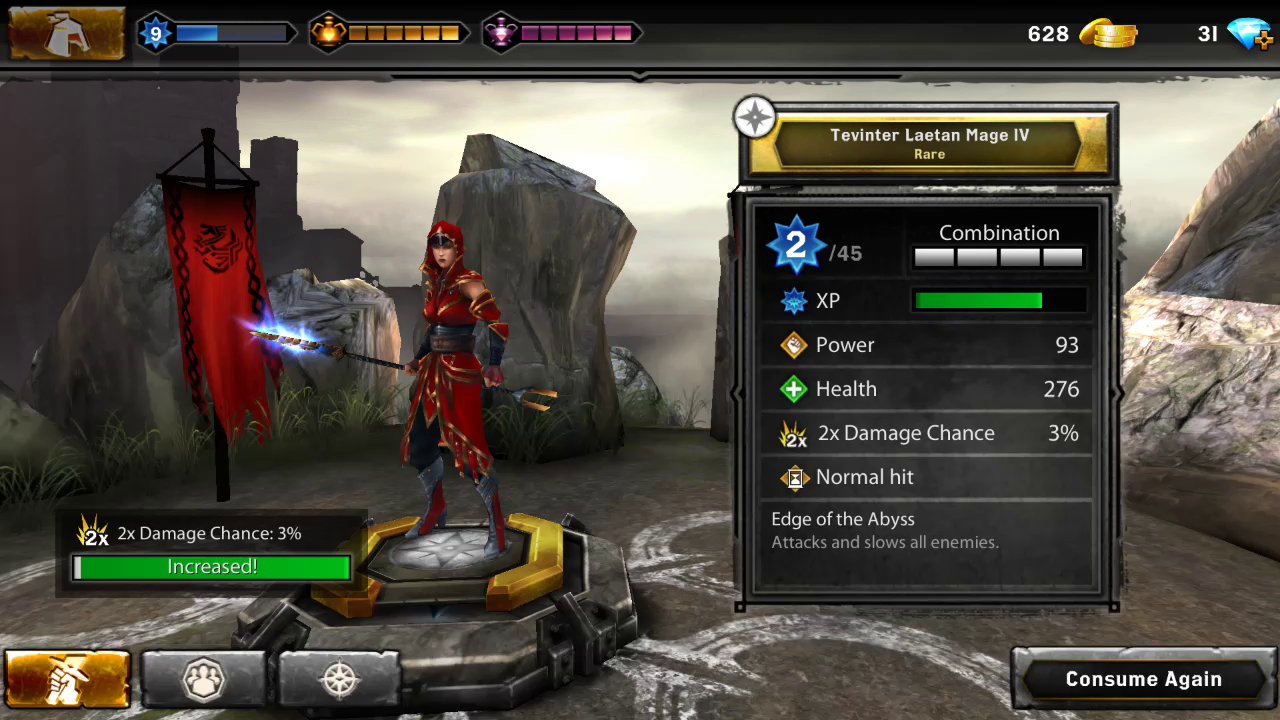Tap the Consume Again button
1280x720 pixels.
pos(1143,679)
